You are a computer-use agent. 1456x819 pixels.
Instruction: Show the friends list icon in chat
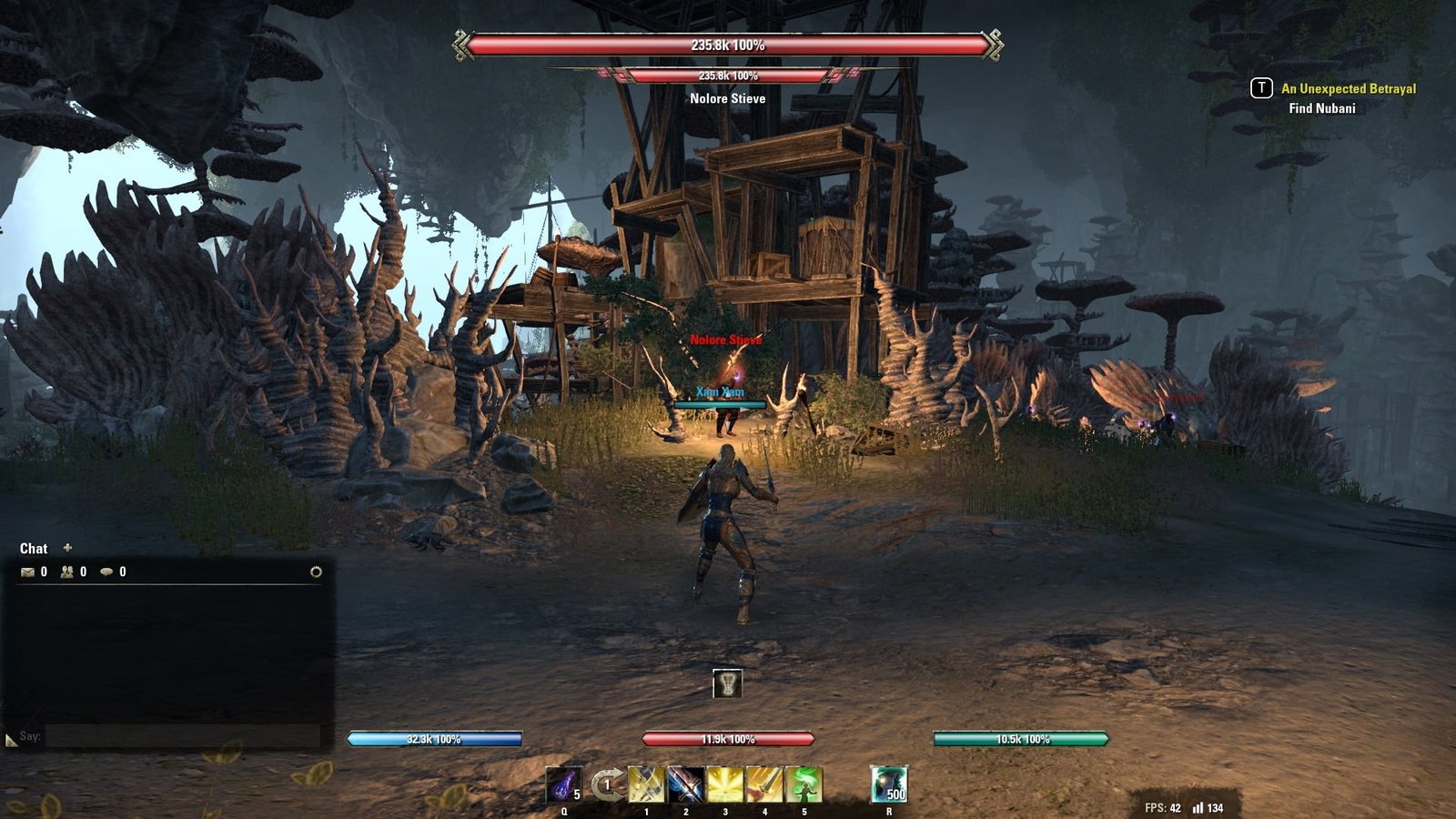tap(67, 572)
